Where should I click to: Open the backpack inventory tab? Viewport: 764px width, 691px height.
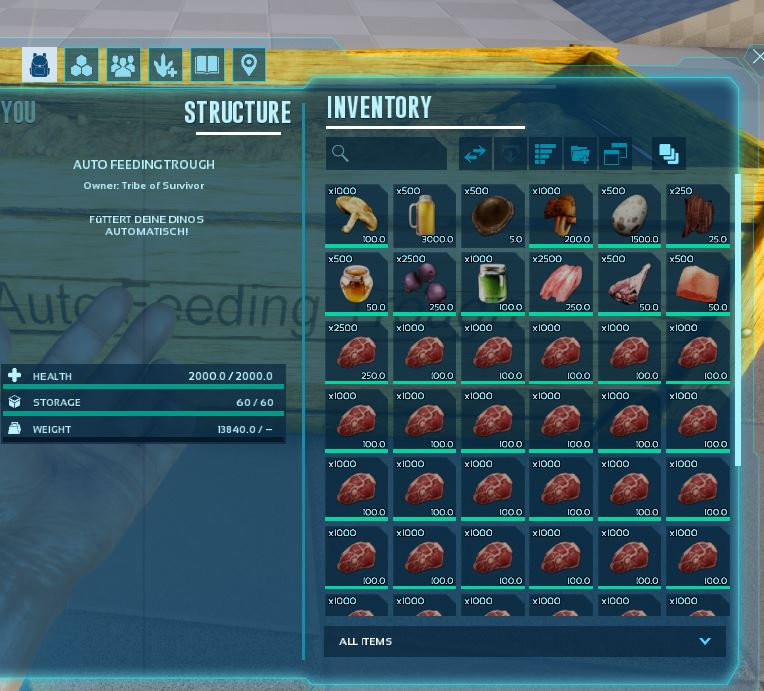40,66
